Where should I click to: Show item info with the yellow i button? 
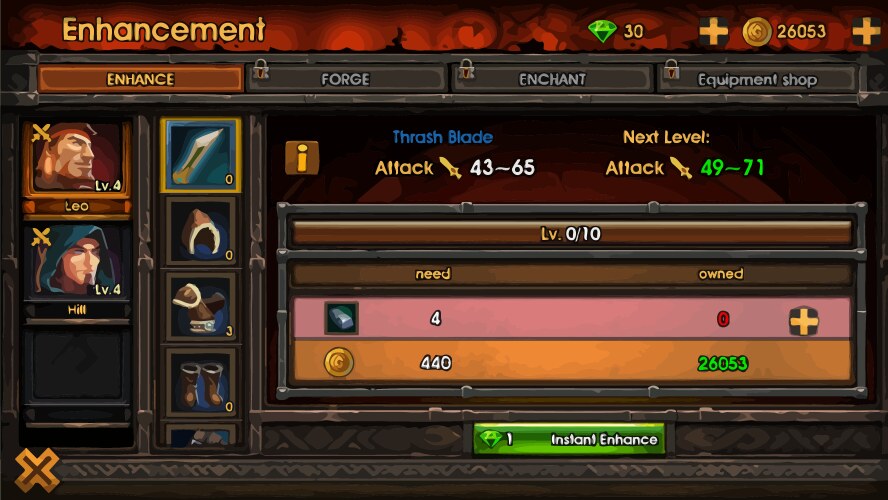[302, 157]
